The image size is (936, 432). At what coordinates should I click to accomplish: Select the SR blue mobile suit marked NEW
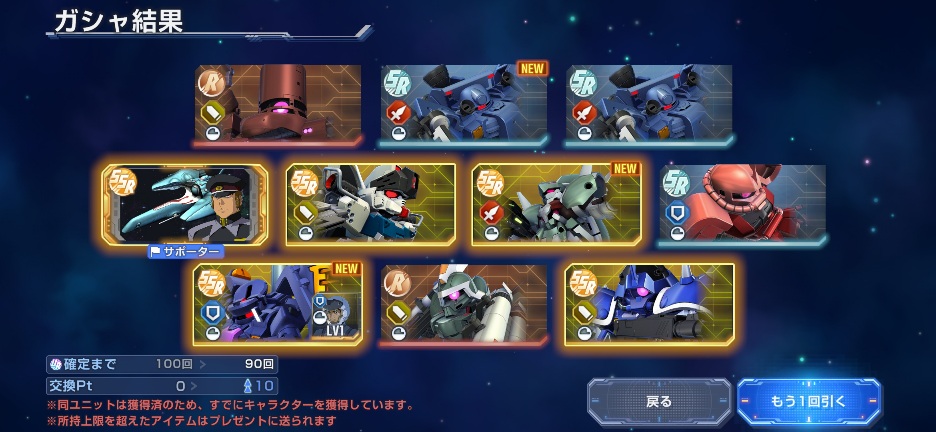[463, 105]
